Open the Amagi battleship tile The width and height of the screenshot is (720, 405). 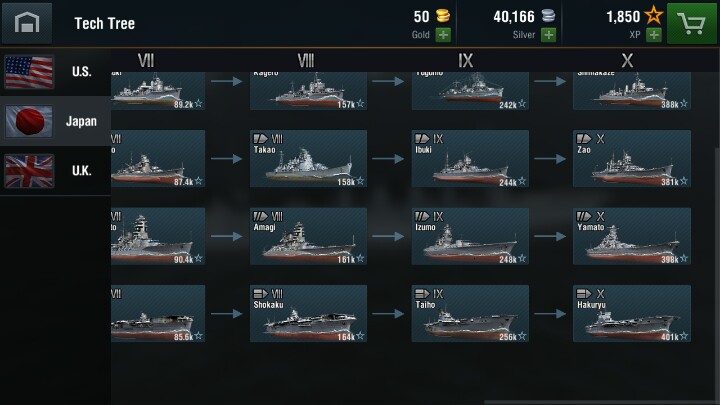307,236
